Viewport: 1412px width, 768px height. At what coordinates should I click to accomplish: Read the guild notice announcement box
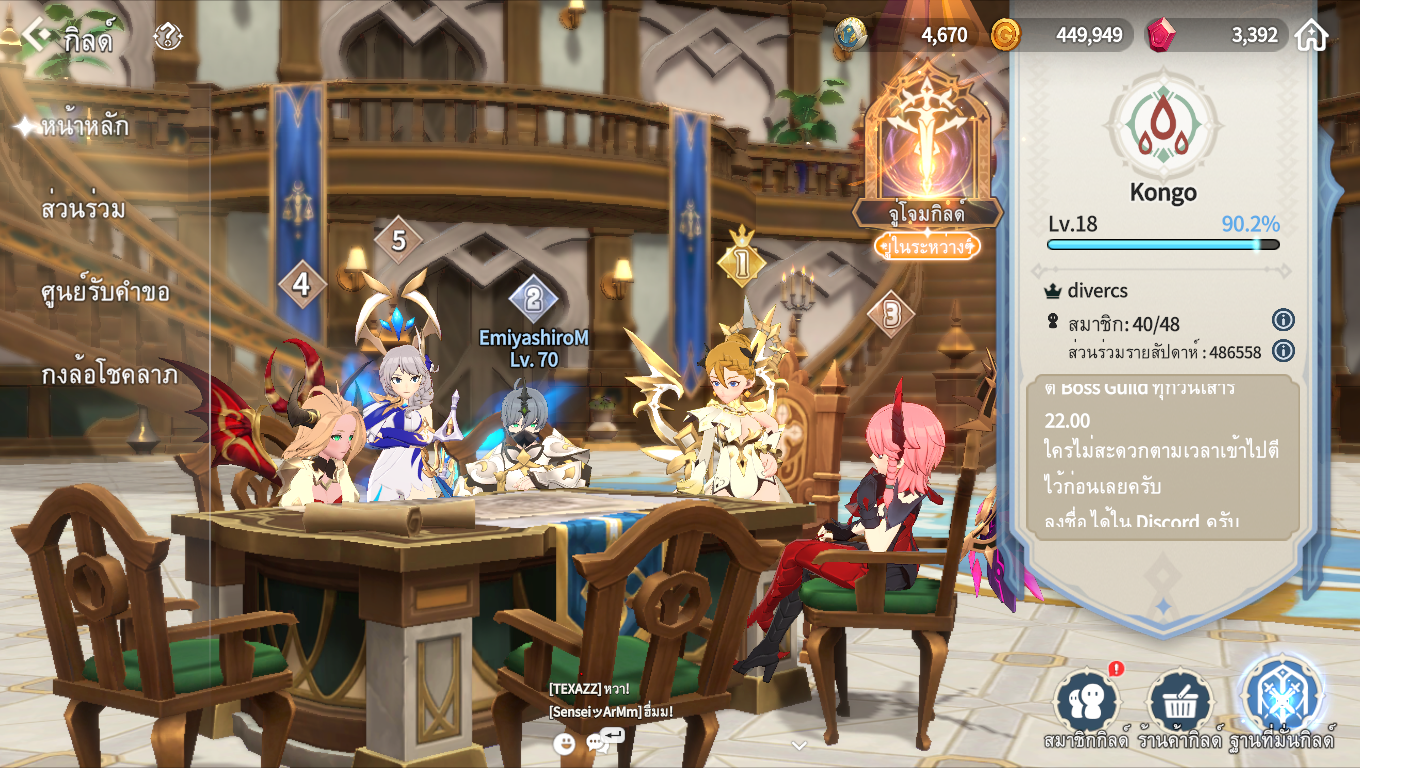[x=1162, y=457]
